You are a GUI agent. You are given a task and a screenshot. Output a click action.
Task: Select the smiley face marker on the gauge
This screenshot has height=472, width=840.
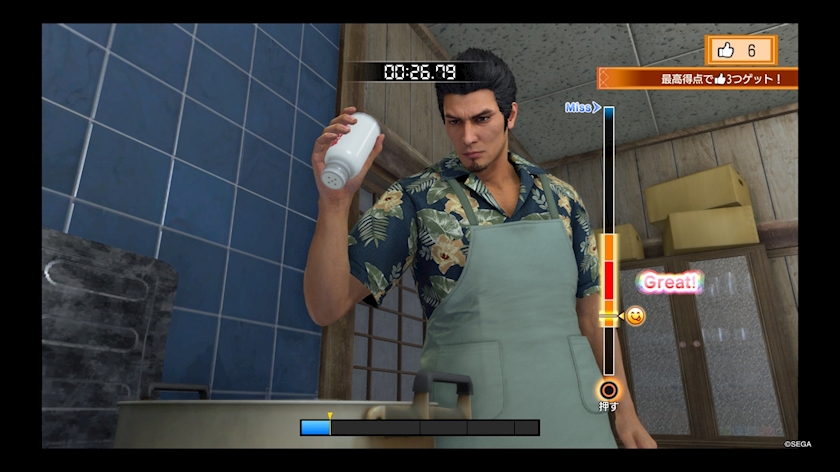point(635,316)
